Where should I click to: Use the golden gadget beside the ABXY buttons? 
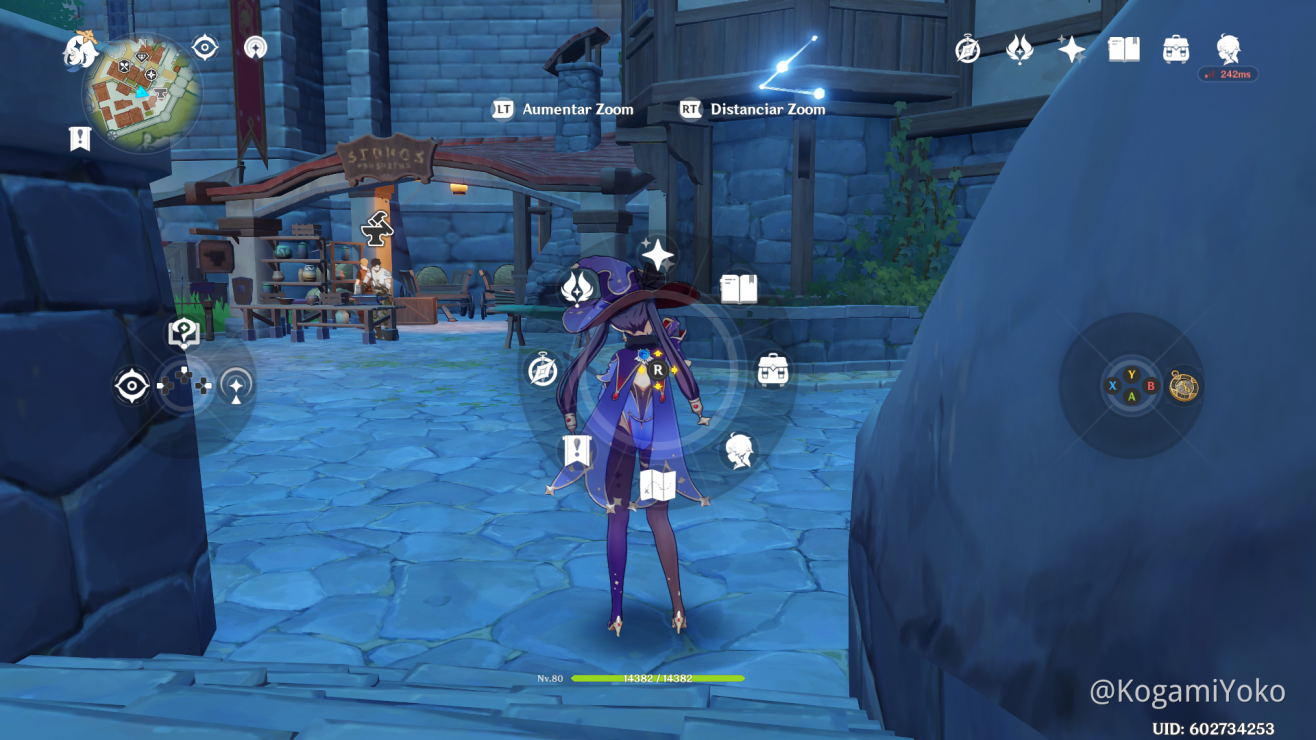tap(1184, 385)
